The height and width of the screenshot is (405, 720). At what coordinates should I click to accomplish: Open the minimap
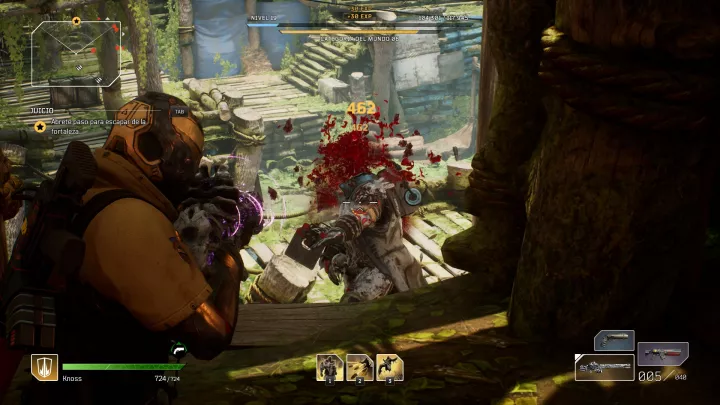pyautogui.click(x=77, y=52)
